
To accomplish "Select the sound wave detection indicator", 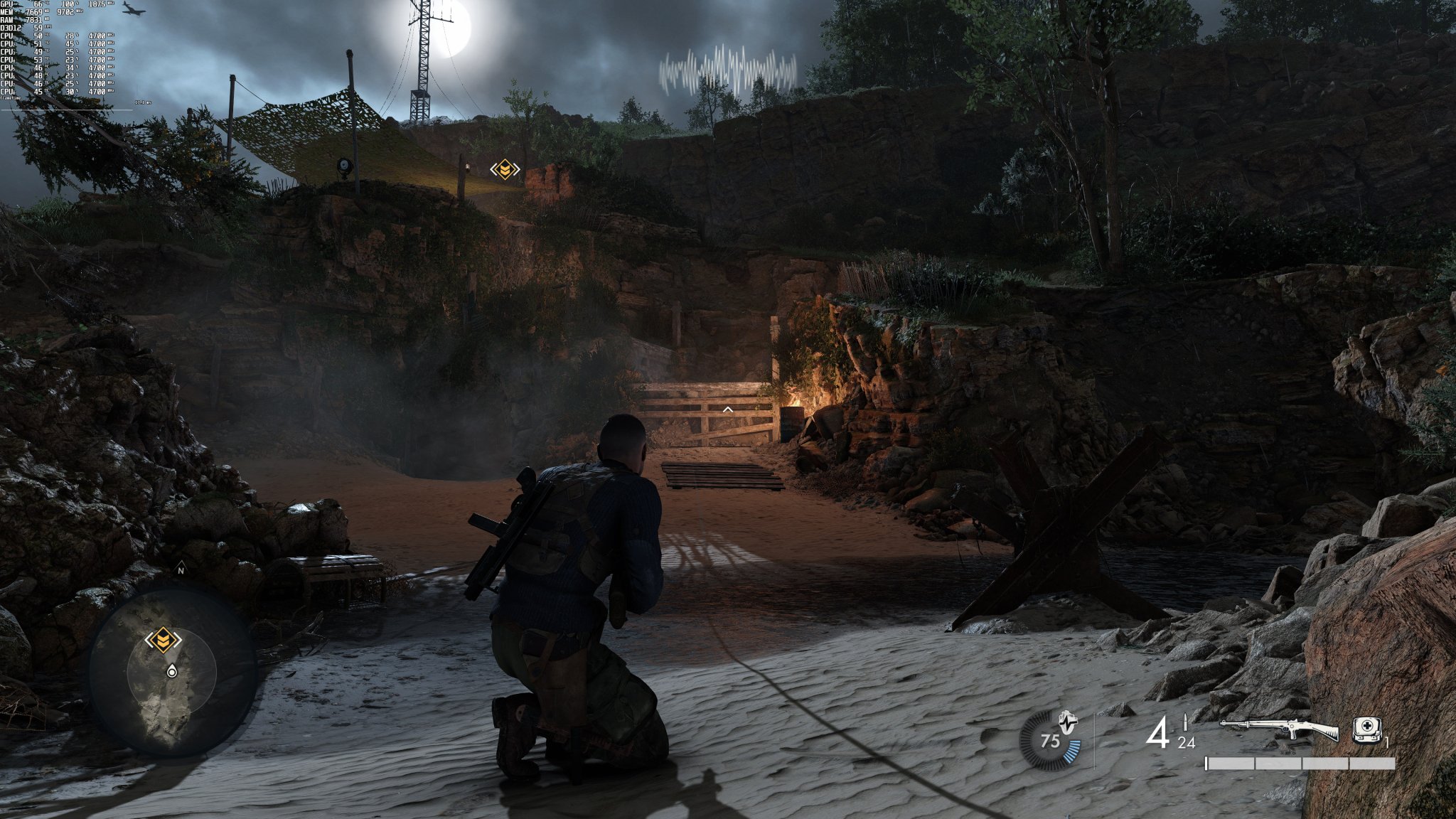I will coord(725,68).
